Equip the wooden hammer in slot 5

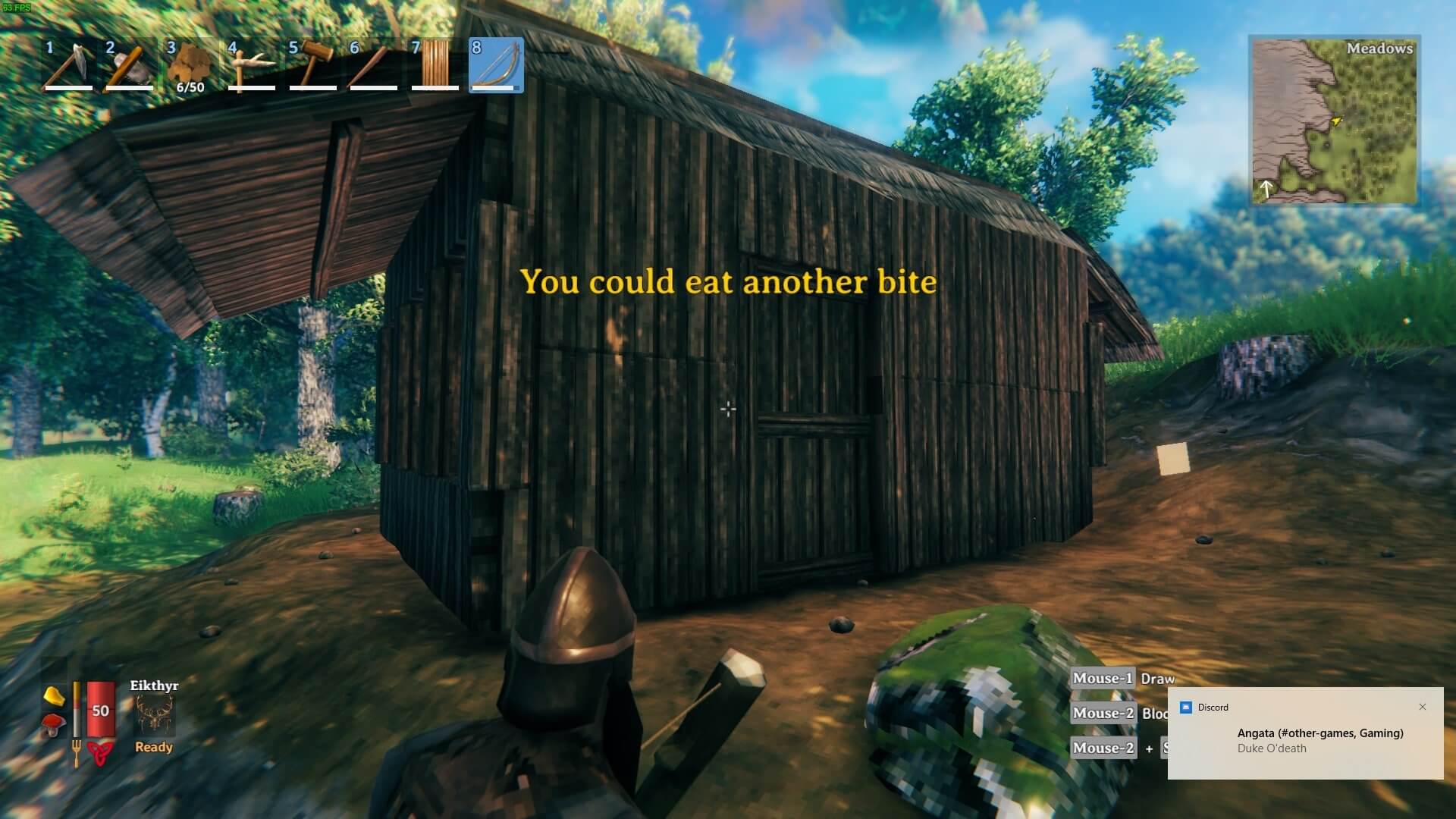pyautogui.click(x=312, y=65)
